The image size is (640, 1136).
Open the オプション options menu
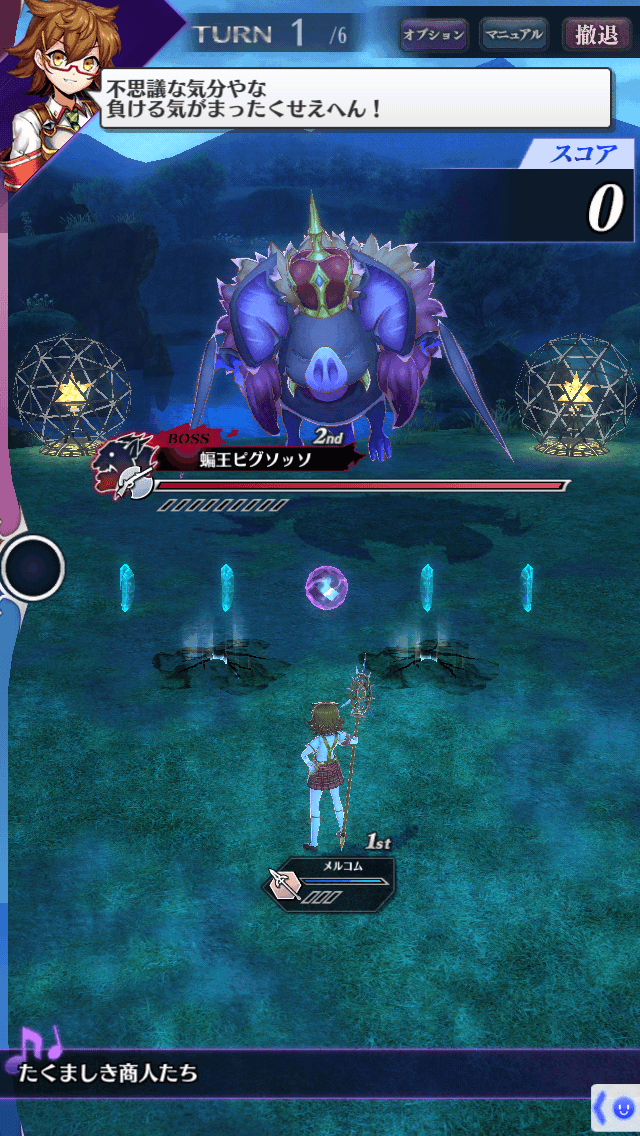click(x=434, y=35)
